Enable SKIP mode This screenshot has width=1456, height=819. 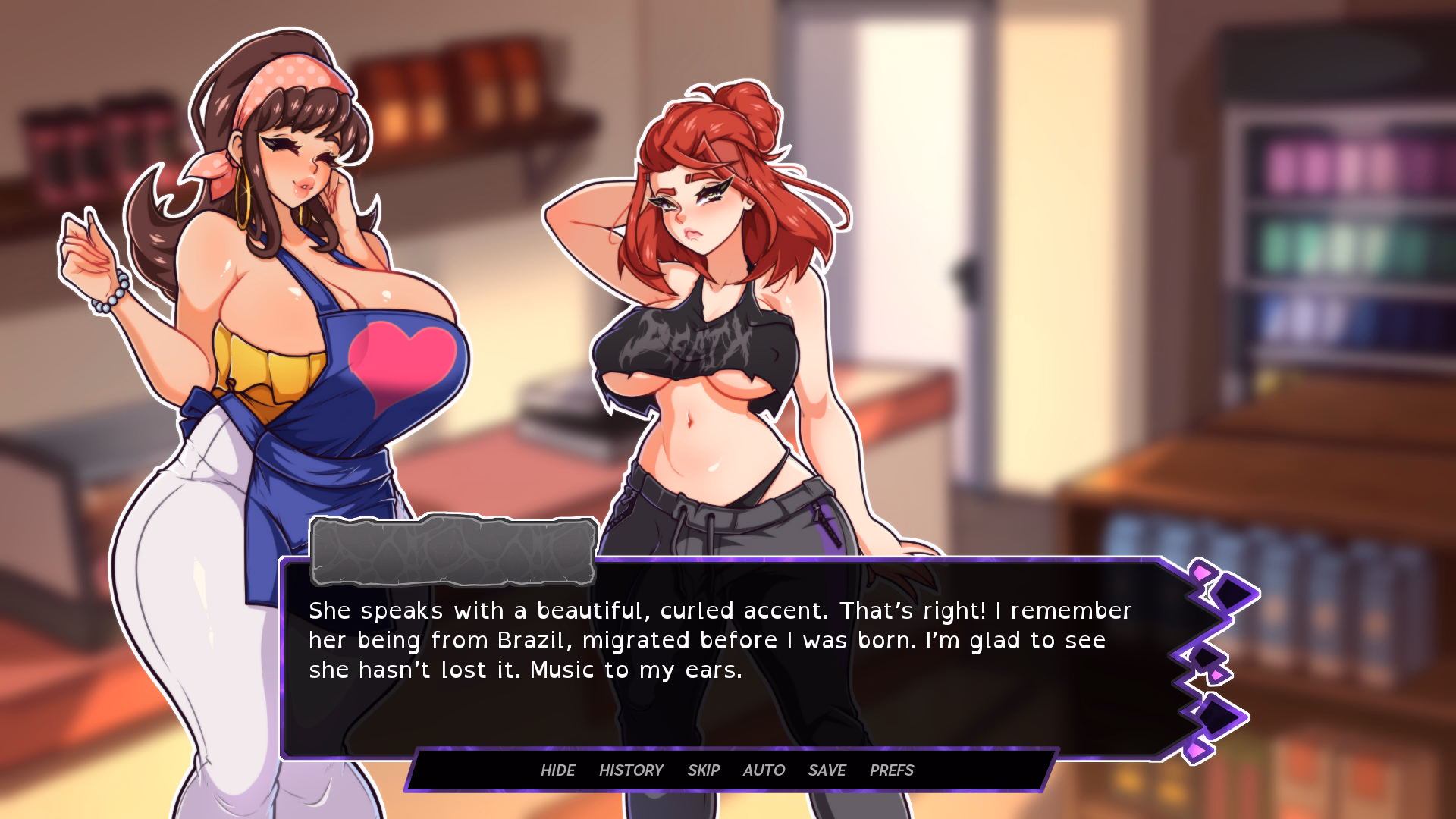tap(704, 770)
